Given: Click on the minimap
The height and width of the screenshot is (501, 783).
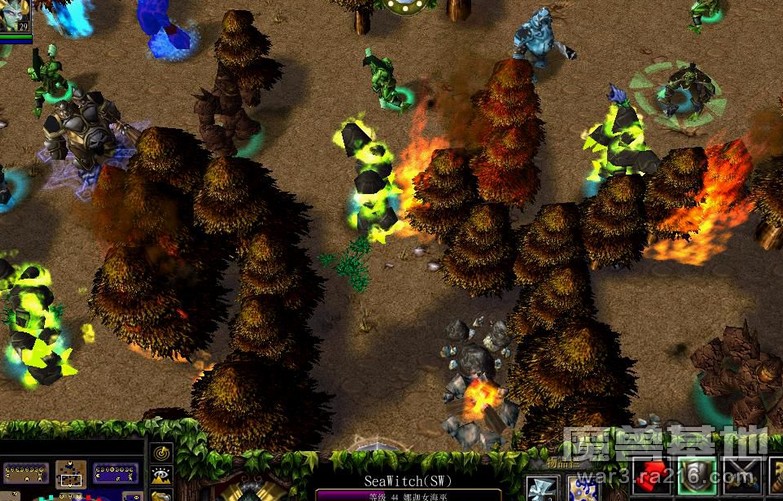Looking at the screenshot, I should [70, 475].
